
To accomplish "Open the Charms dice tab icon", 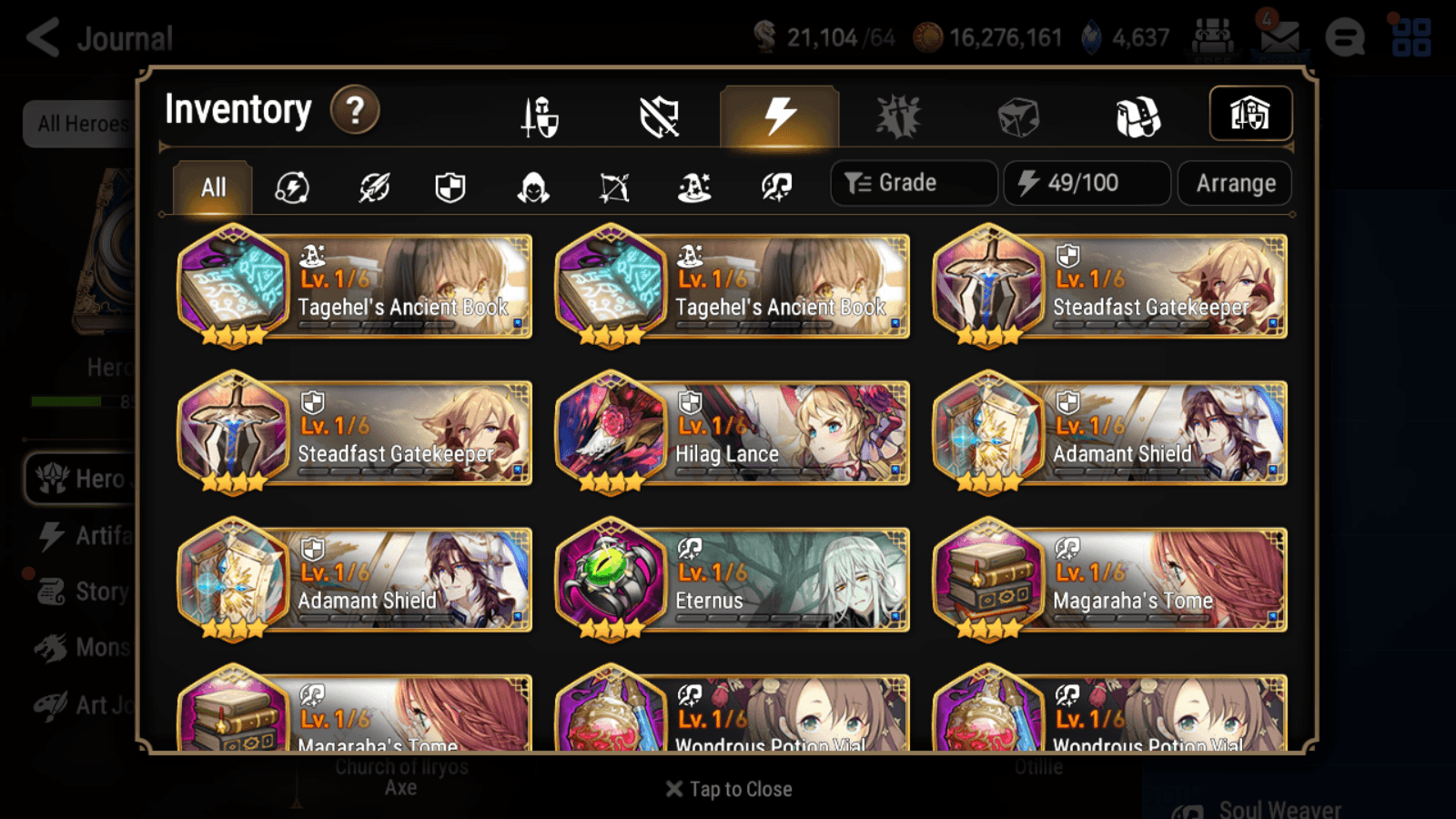I will tap(1019, 116).
